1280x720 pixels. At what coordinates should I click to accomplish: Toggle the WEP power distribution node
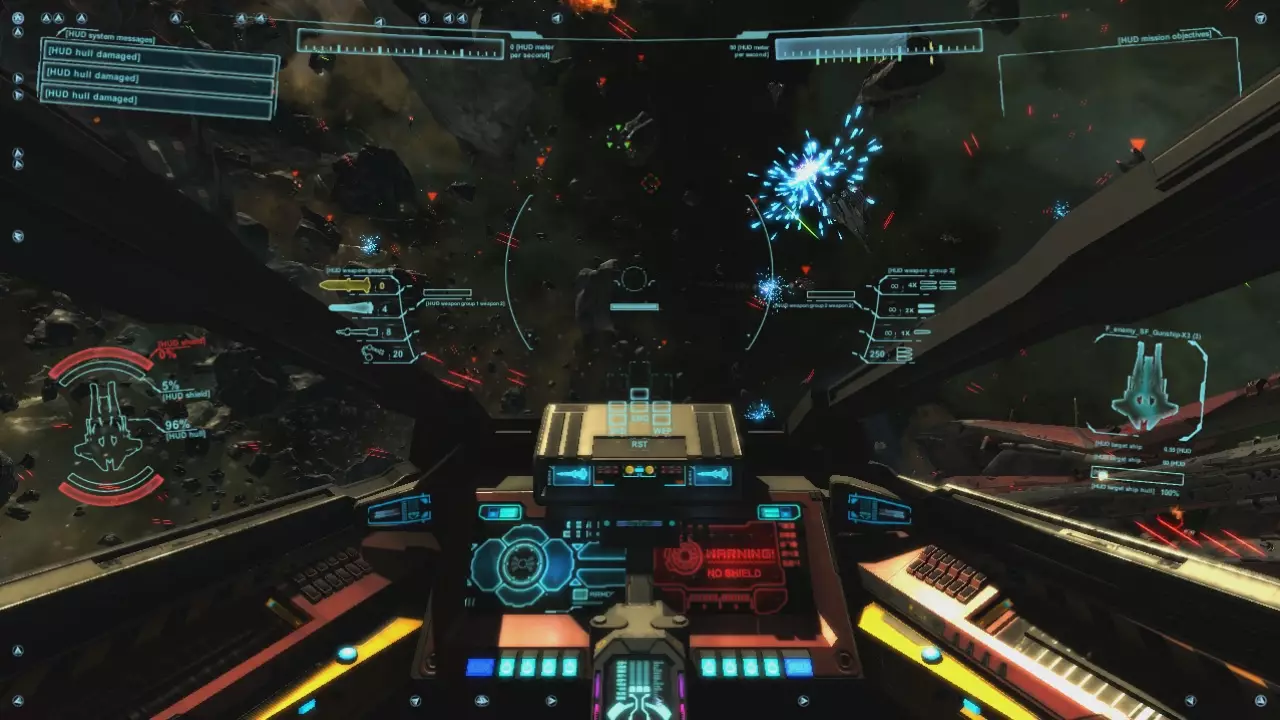click(660, 418)
